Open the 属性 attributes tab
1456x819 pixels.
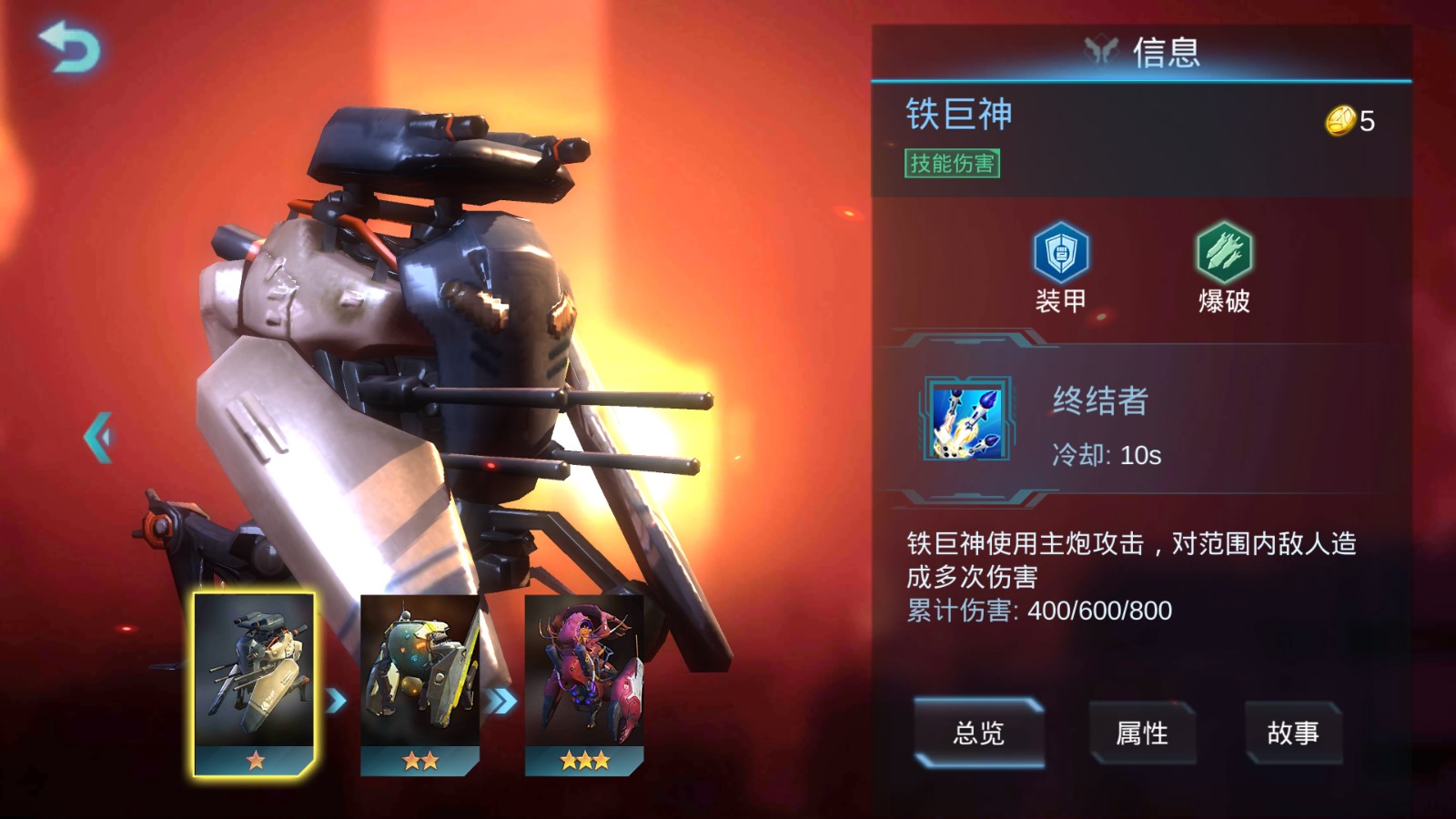click(1141, 733)
